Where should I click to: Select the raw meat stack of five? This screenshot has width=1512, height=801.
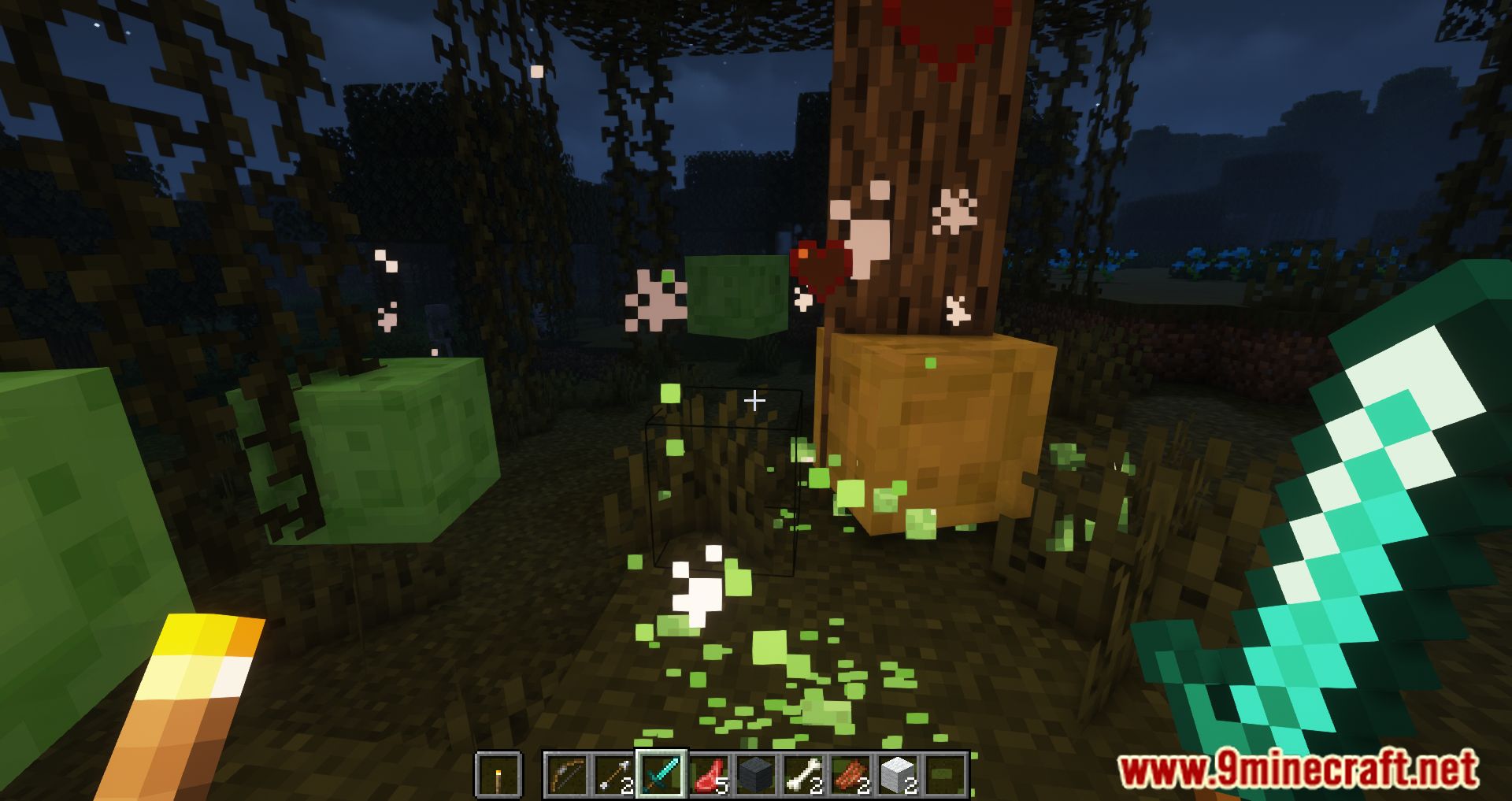coord(709,775)
